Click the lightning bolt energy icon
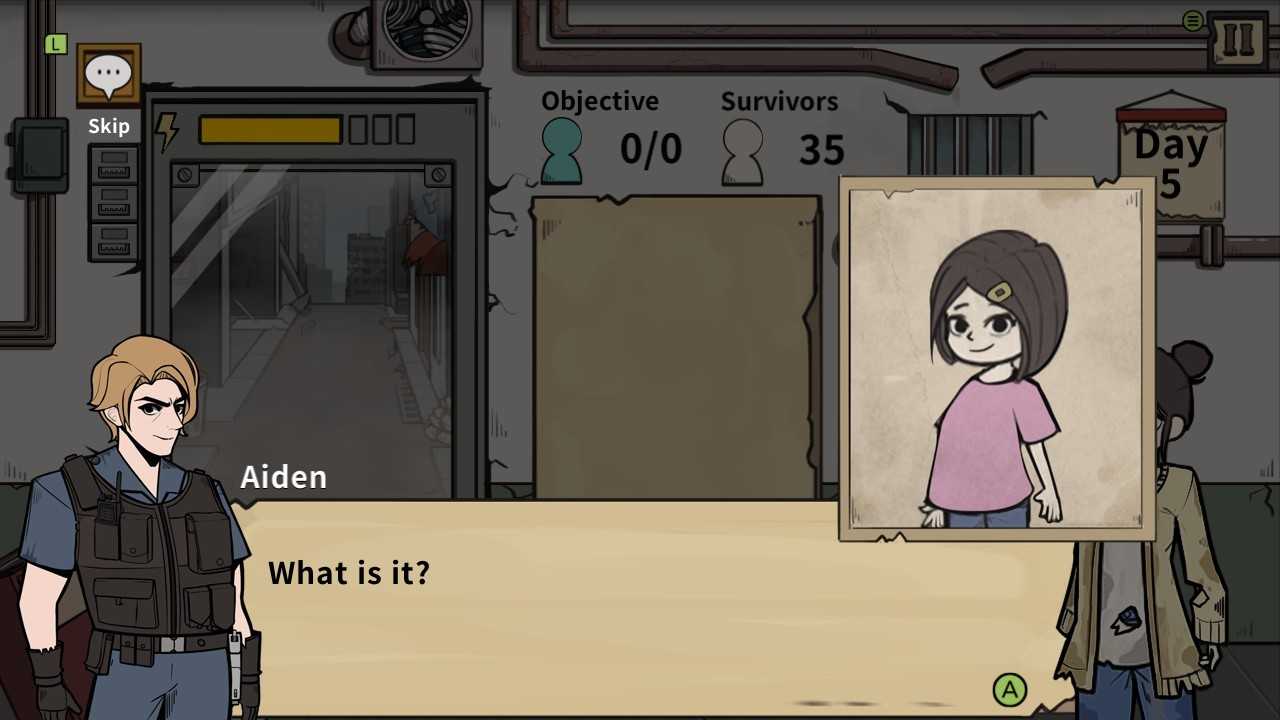The height and width of the screenshot is (720, 1280). click(168, 130)
